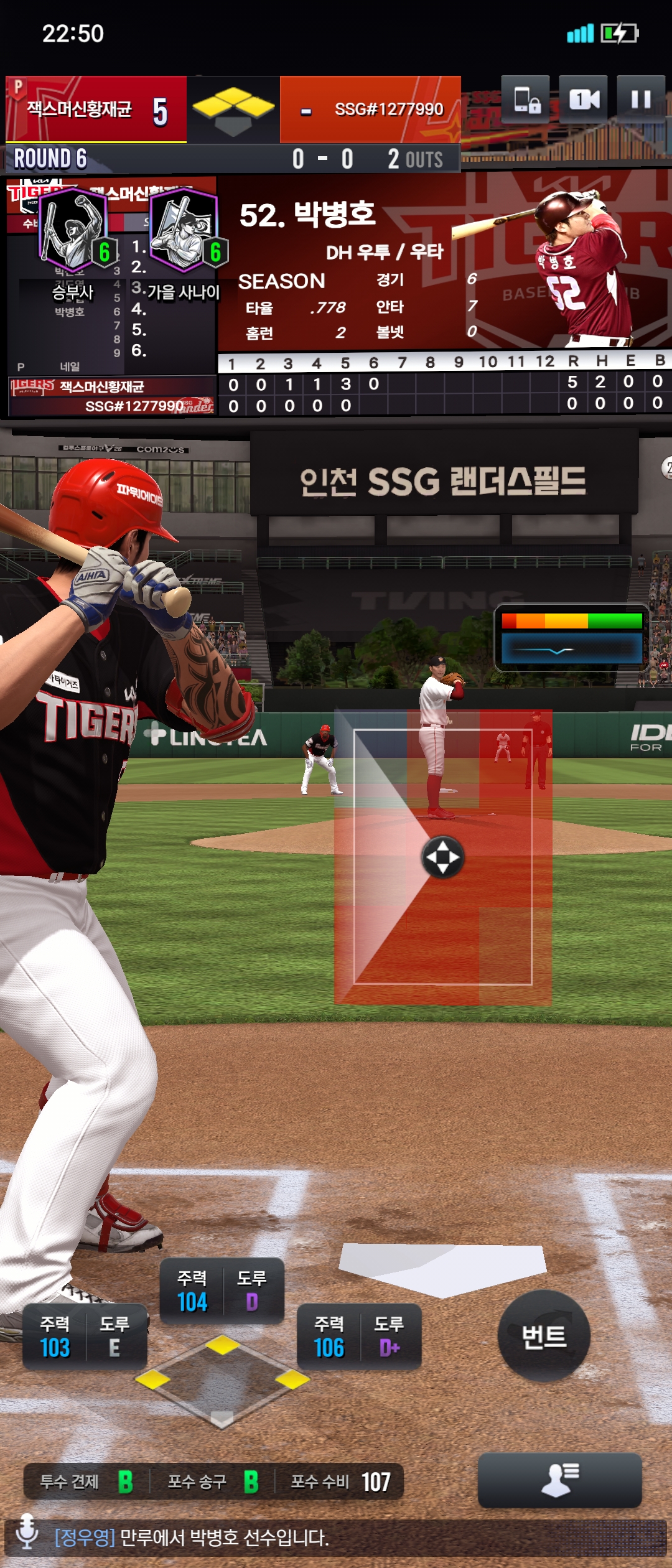
Task: Open the player substitution button
Action: [x=559, y=1480]
